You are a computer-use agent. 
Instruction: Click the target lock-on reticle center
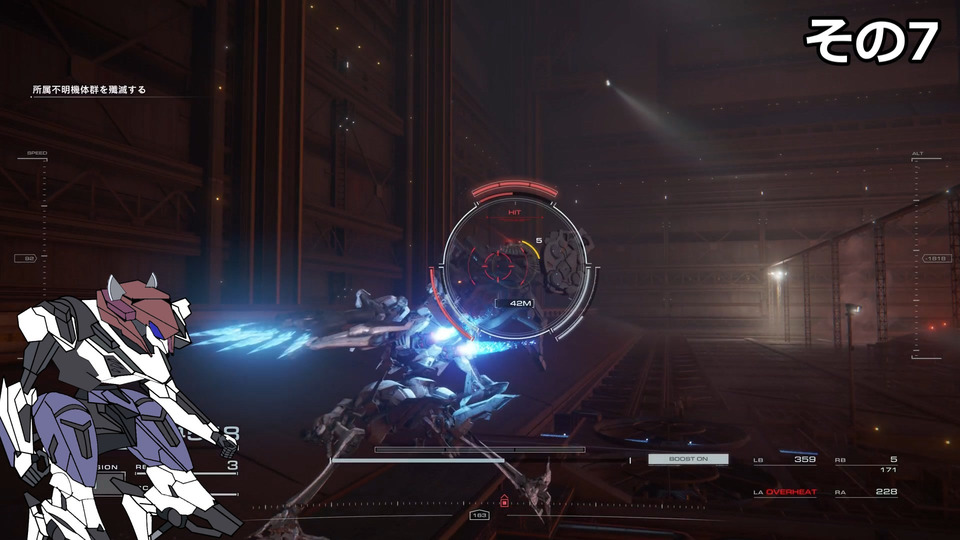tap(497, 265)
